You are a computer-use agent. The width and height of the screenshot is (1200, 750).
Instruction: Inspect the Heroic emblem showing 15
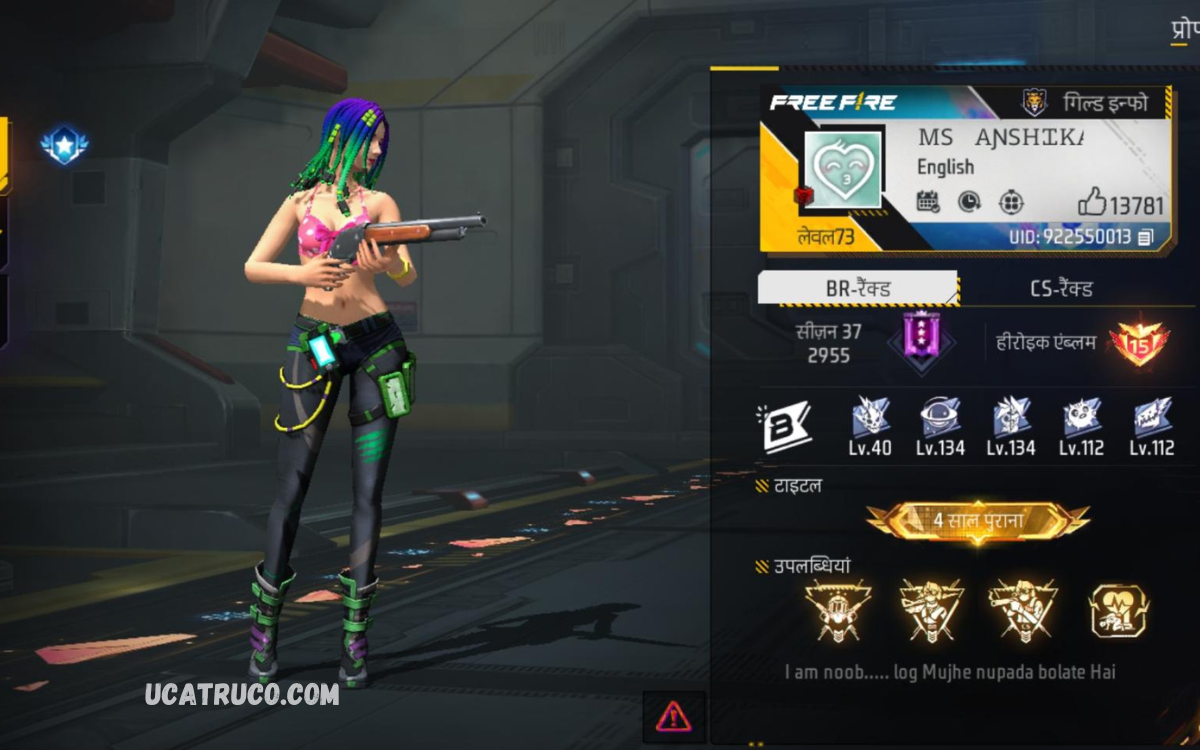point(1139,343)
